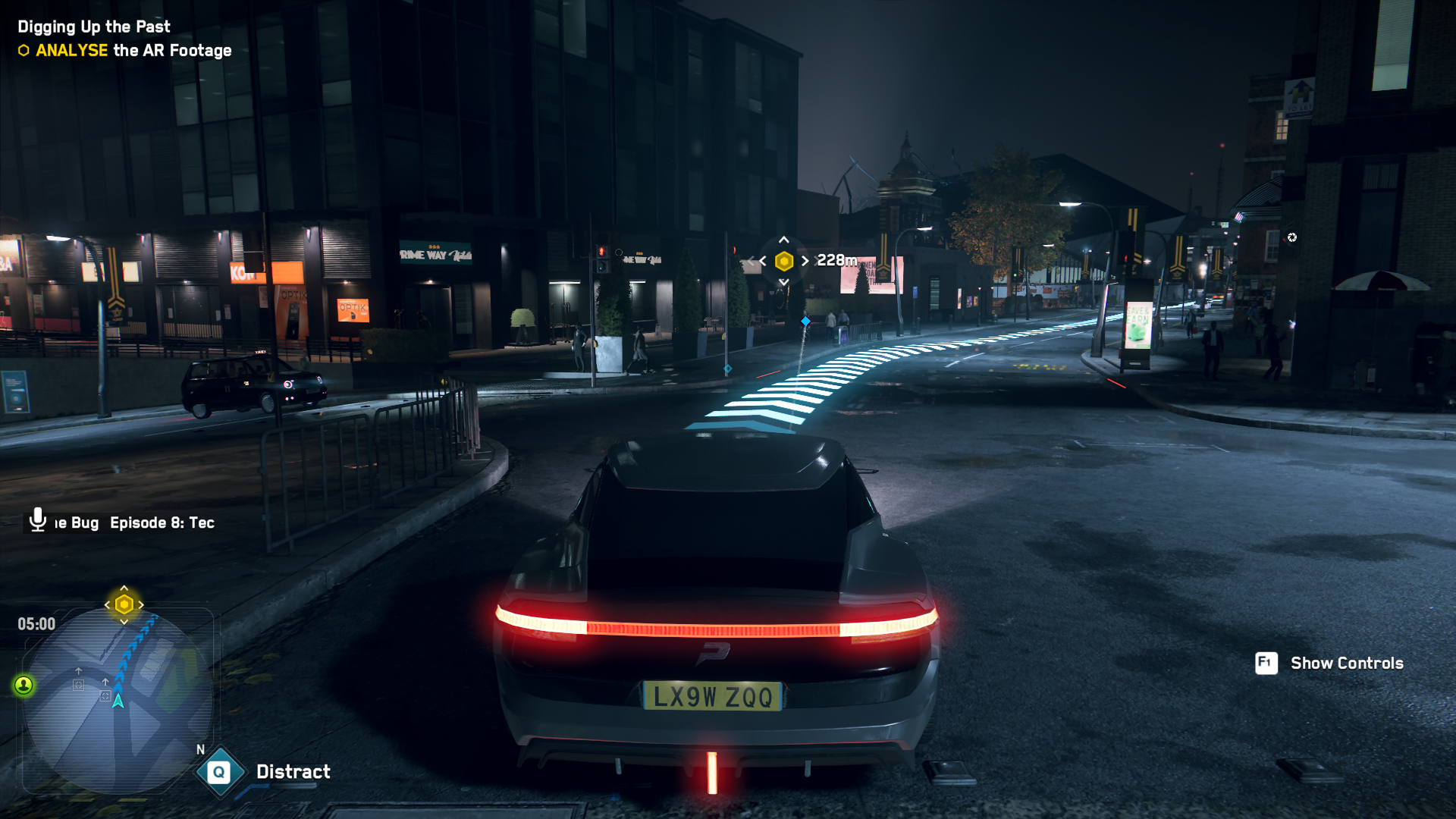Click the green operative icon beside the minimap
Screen dimensions: 1456x819
point(24,686)
